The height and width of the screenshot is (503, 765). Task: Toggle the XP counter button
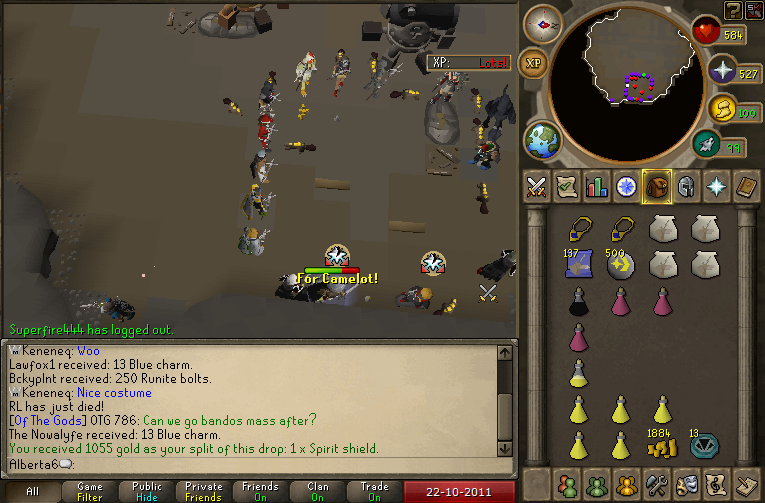point(535,62)
